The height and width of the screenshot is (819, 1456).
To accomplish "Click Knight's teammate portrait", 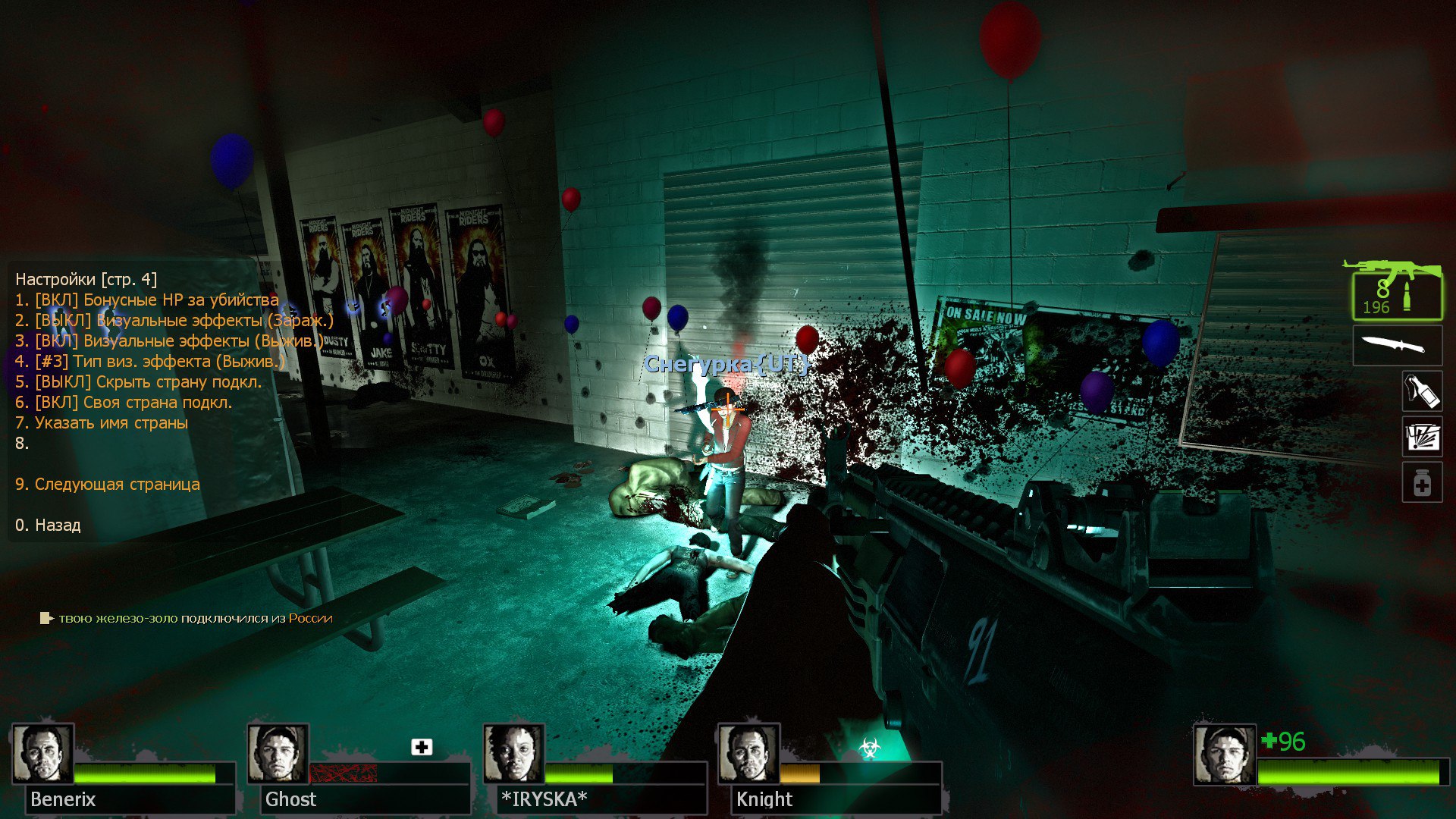I will (x=748, y=754).
